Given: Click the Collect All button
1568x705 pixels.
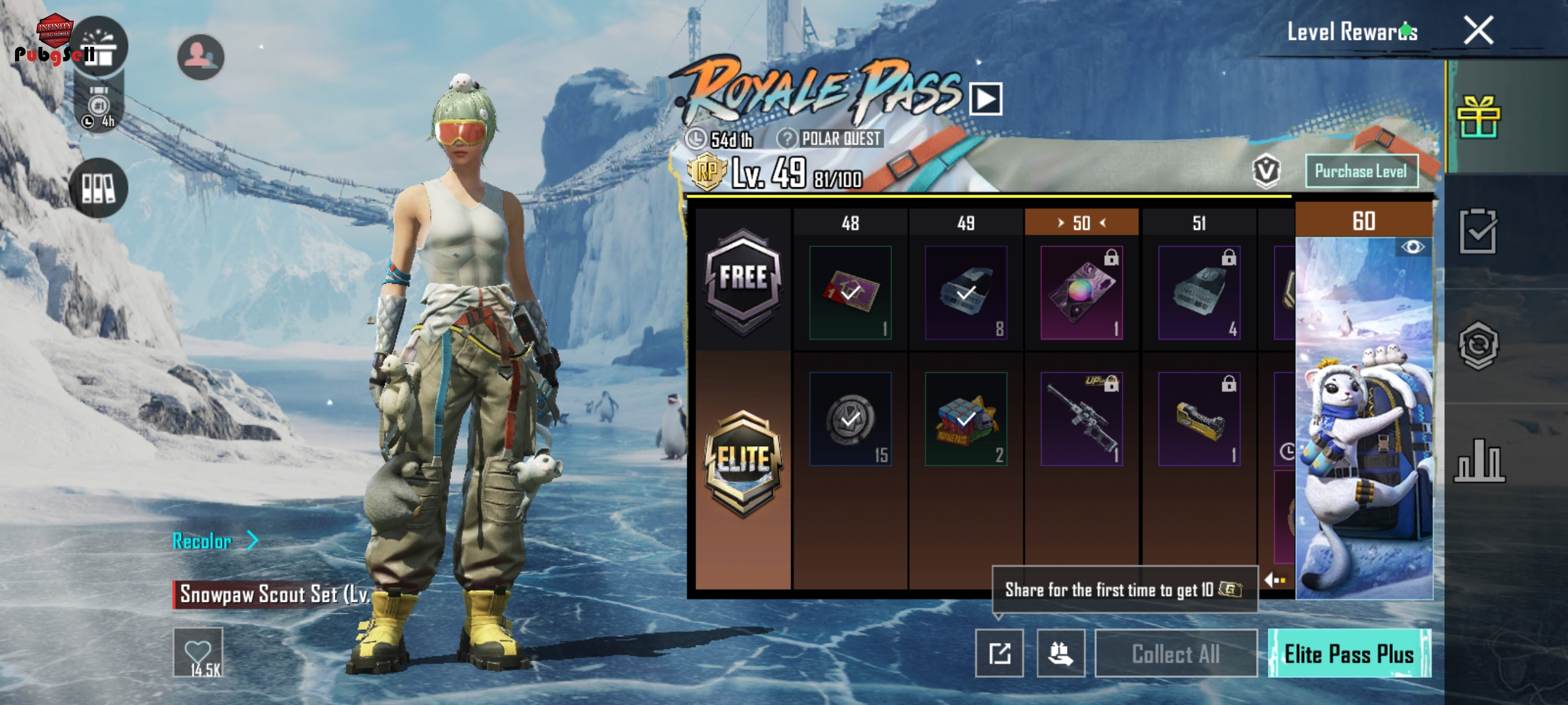Looking at the screenshot, I should point(1175,654).
